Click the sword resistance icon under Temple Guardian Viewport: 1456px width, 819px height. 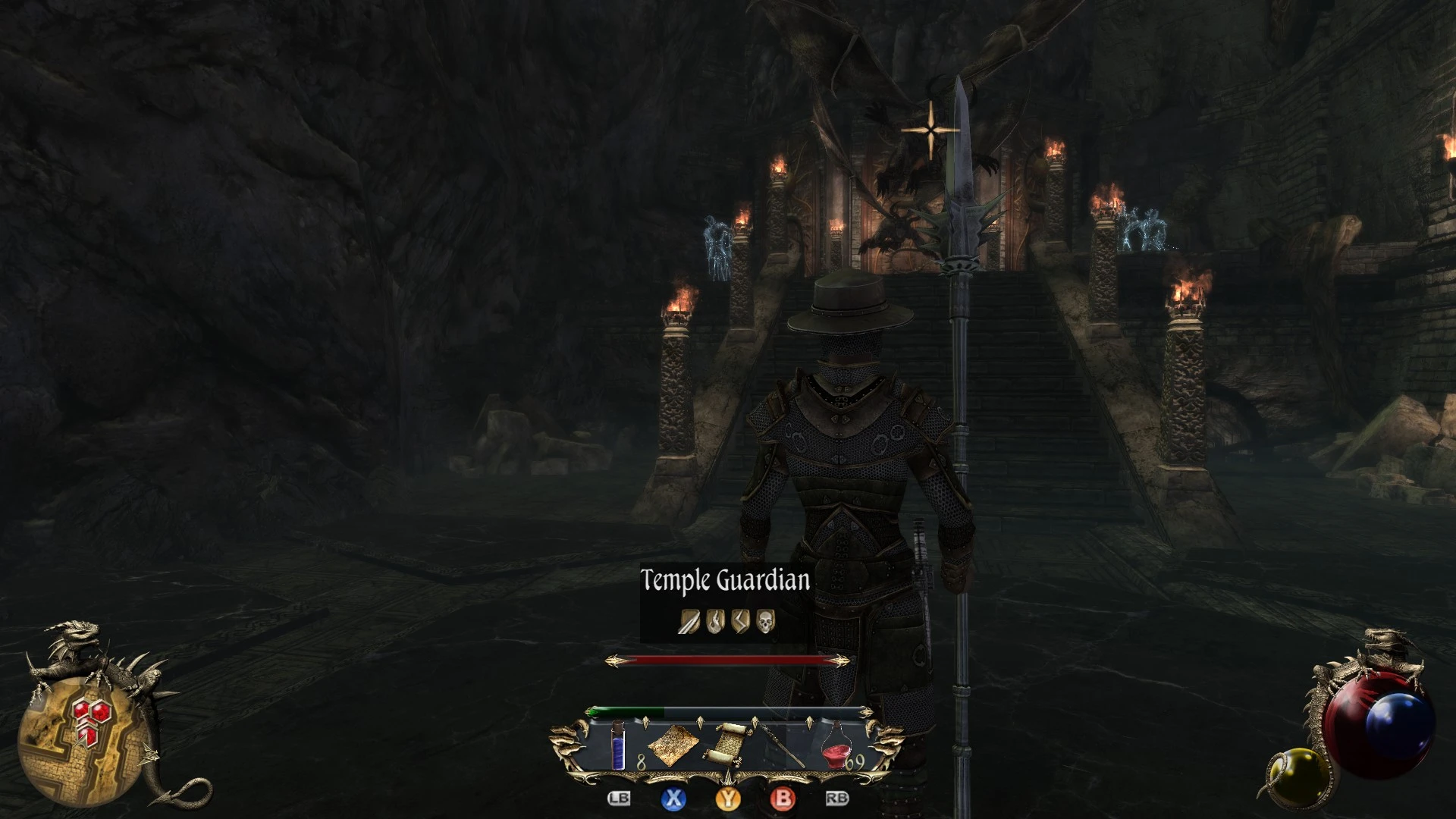(x=689, y=622)
